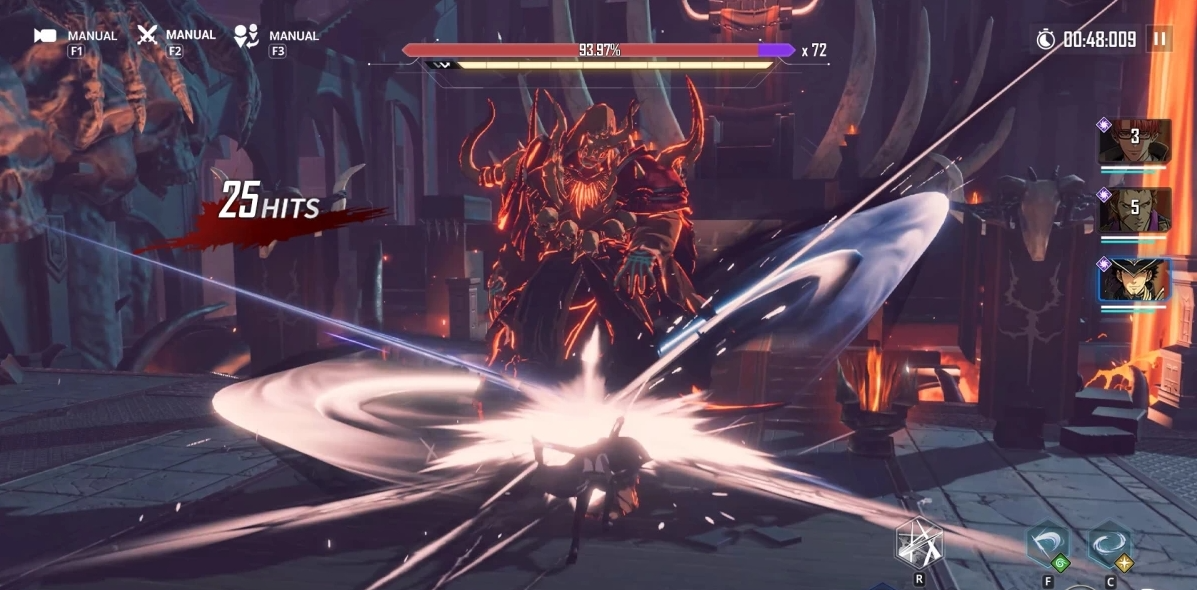Activate the white slashes ultimate skill
This screenshot has width=1197, height=590.
point(918,544)
